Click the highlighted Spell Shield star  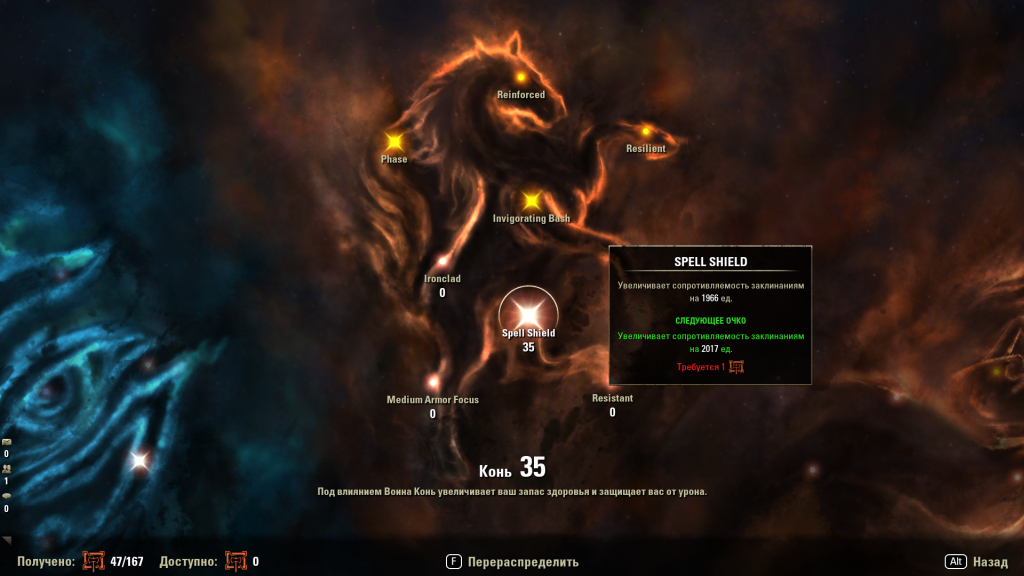[528, 312]
